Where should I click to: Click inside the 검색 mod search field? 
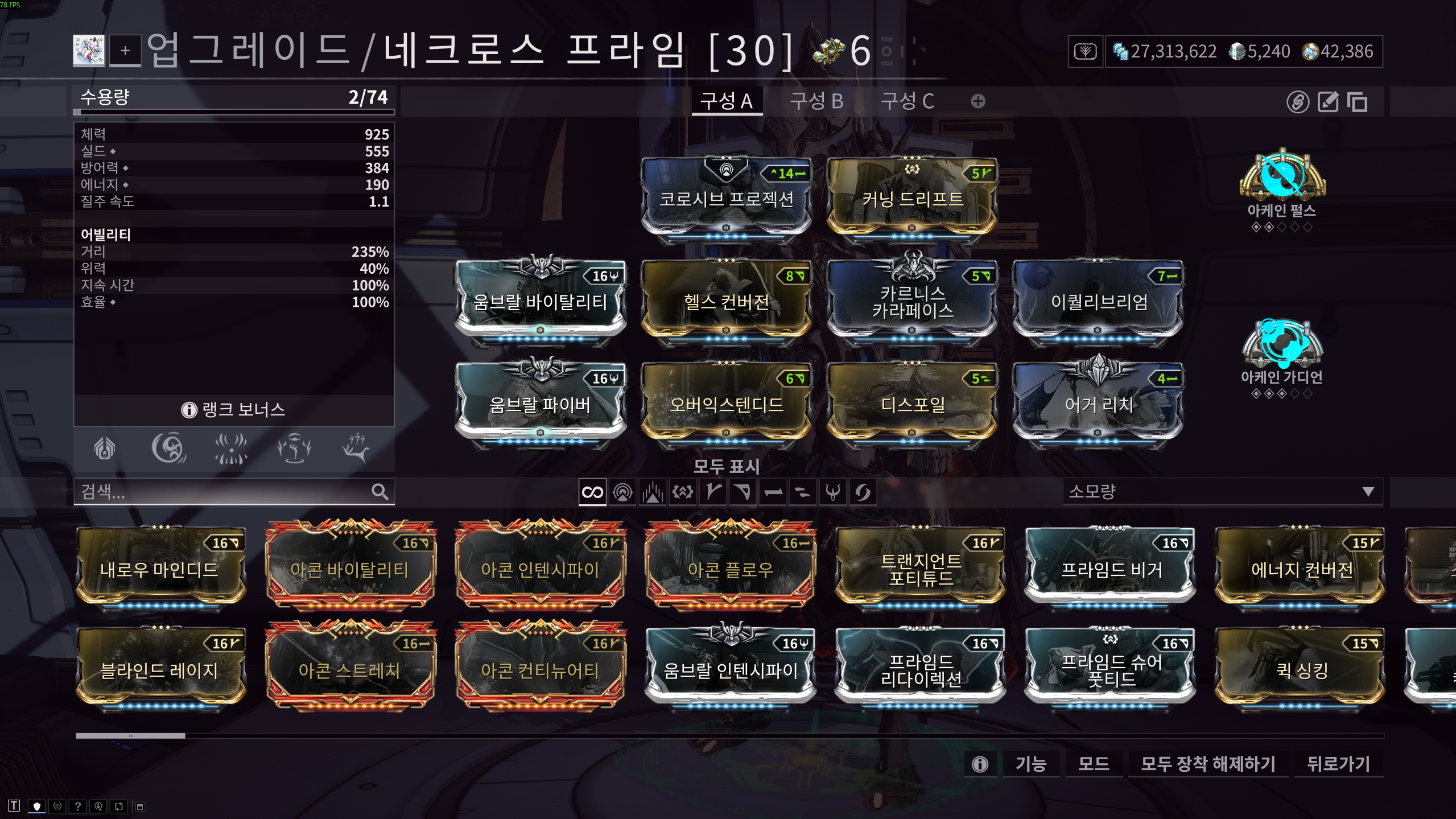pos(228,492)
